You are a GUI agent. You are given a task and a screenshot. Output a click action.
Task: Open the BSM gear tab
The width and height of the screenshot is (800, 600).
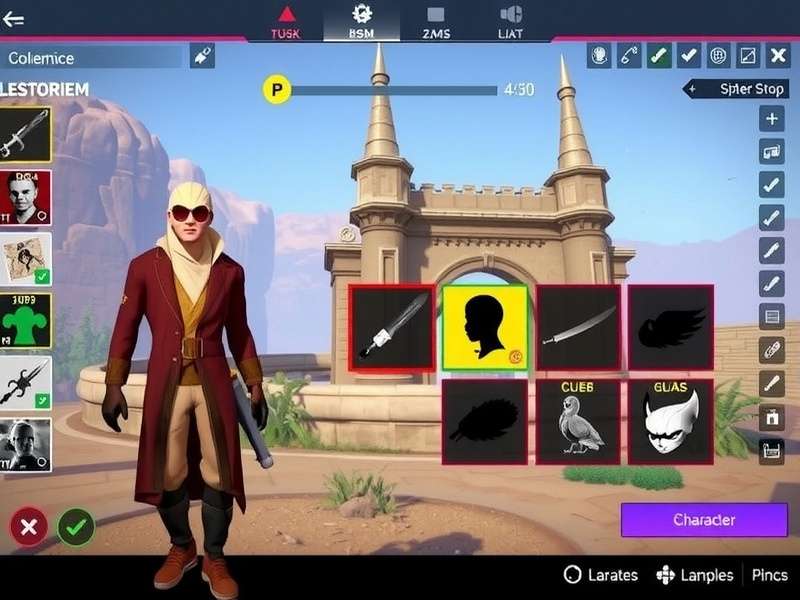click(361, 22)
